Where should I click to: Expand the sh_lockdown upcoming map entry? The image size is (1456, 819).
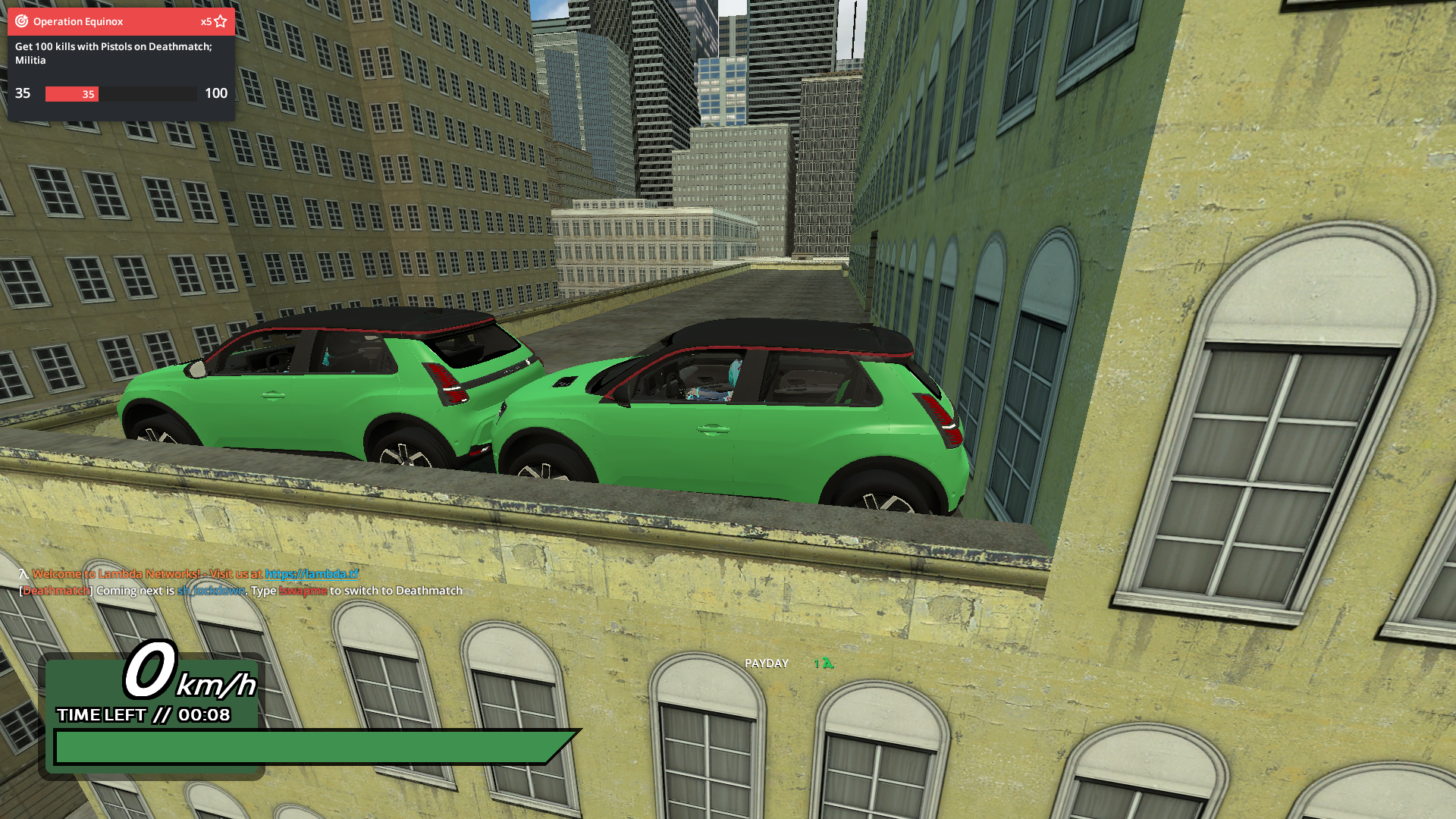(x=210, y=590)
